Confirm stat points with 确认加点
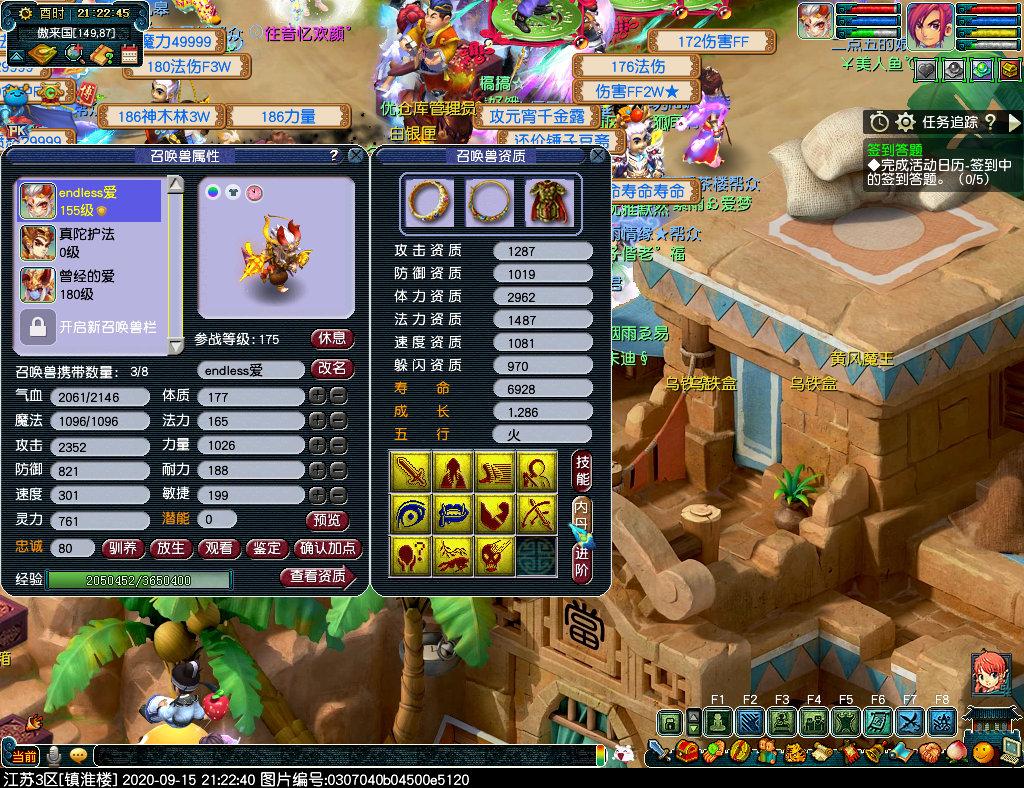This screenshot has height=788, width=1024. (x=326, y=548)
